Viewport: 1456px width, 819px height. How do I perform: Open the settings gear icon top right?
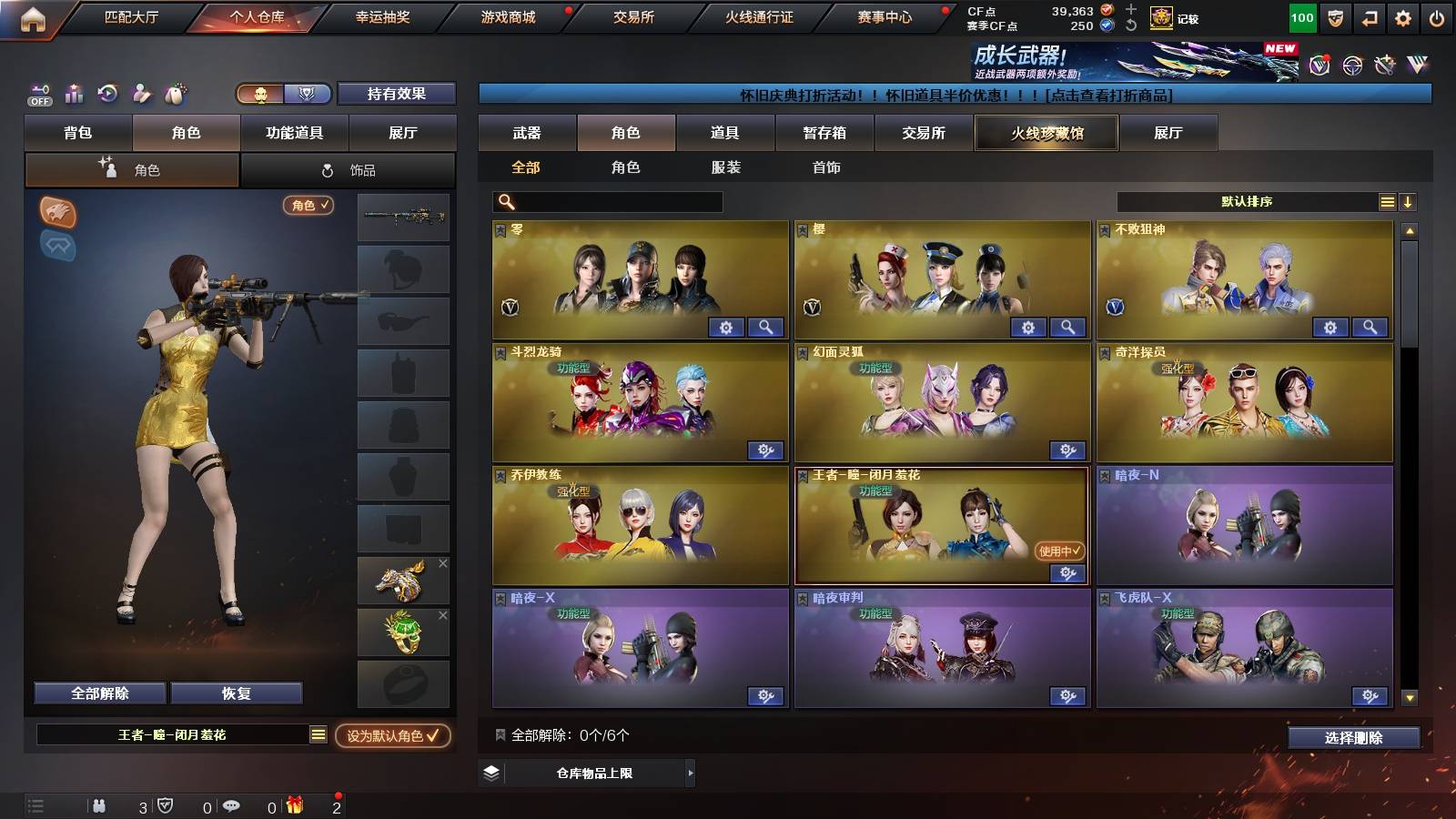[x=1403, y=16]
